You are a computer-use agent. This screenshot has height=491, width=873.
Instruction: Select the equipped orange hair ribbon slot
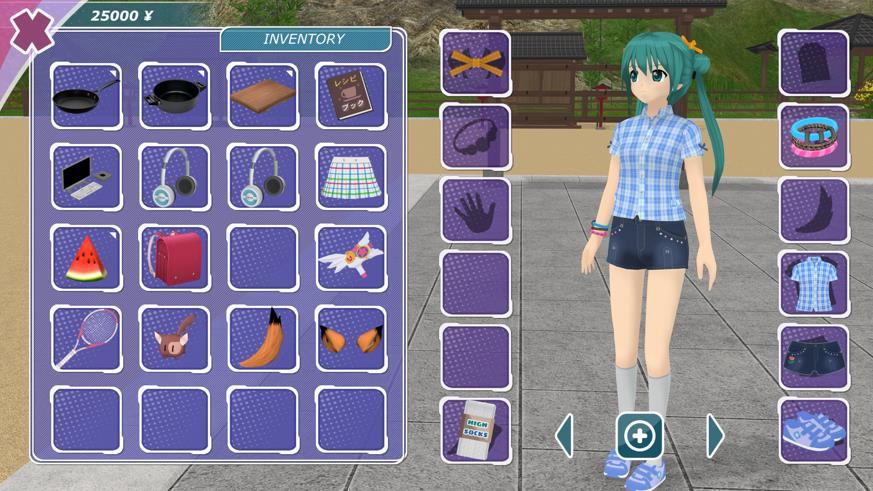(475, 63)
